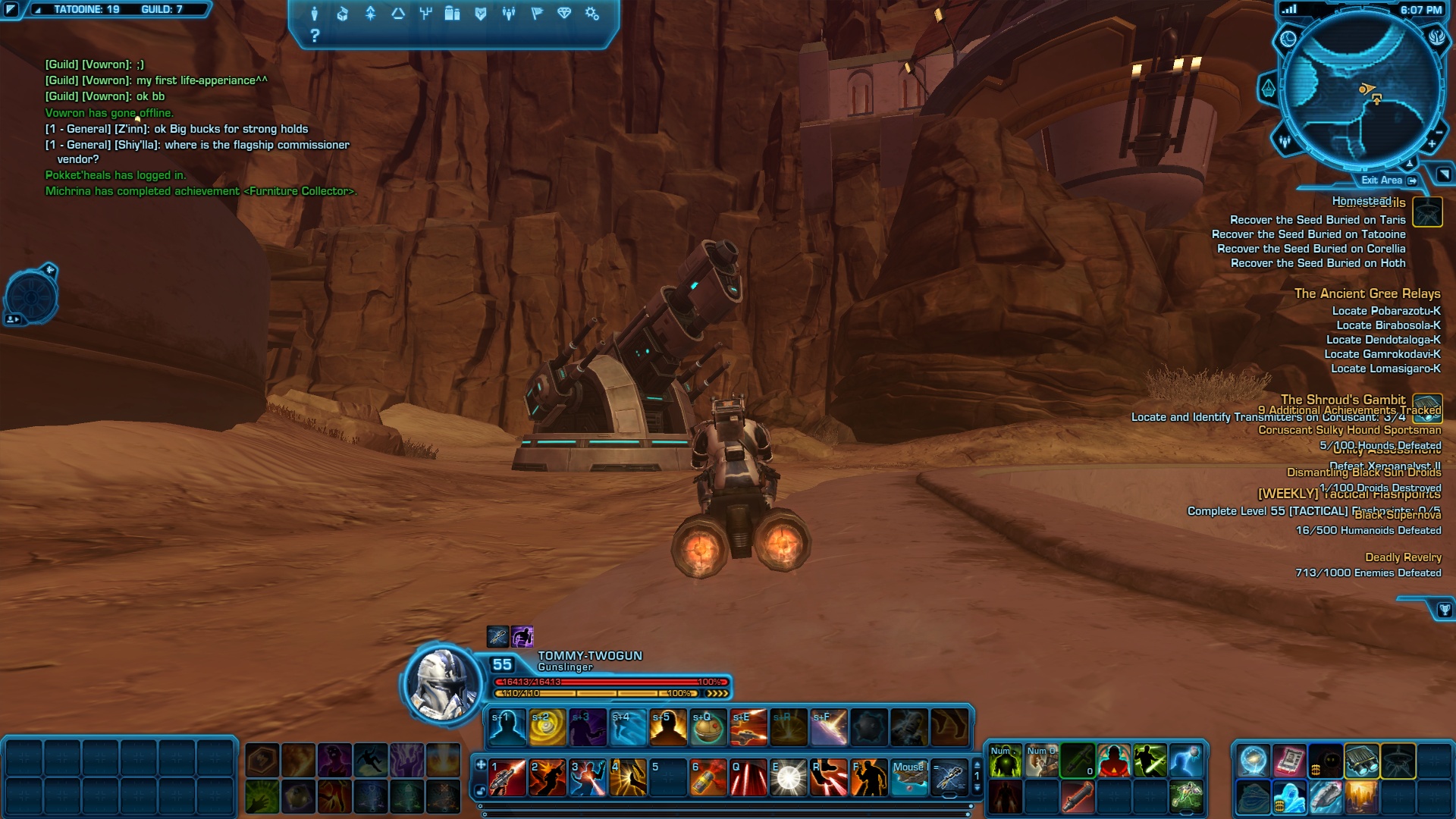This screenshot has width=1456, height=819.
Task: Activate the golden droid sphere ability
Action: [708, 727]
